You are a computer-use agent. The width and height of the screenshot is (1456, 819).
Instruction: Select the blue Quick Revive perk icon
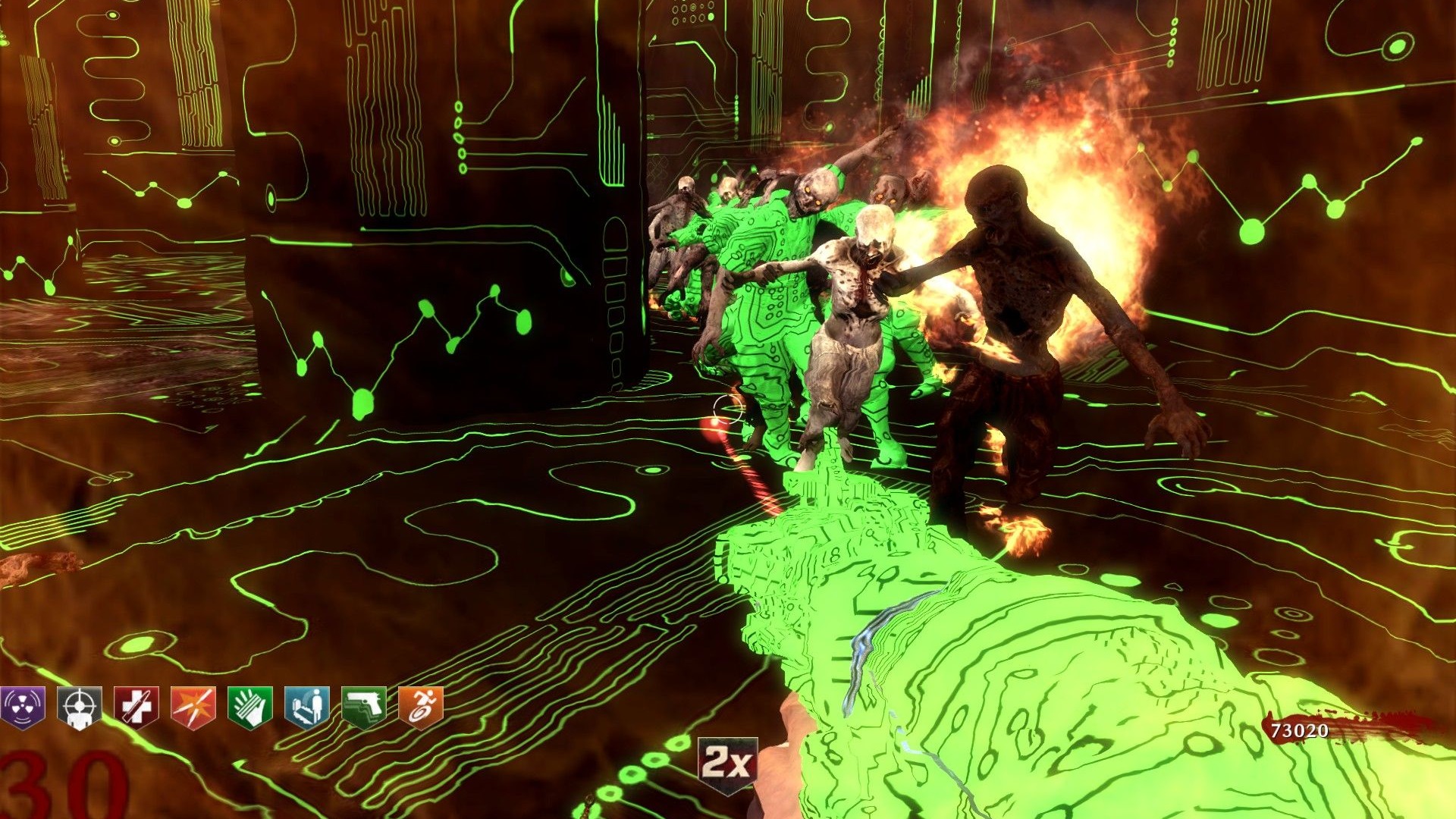307,707
